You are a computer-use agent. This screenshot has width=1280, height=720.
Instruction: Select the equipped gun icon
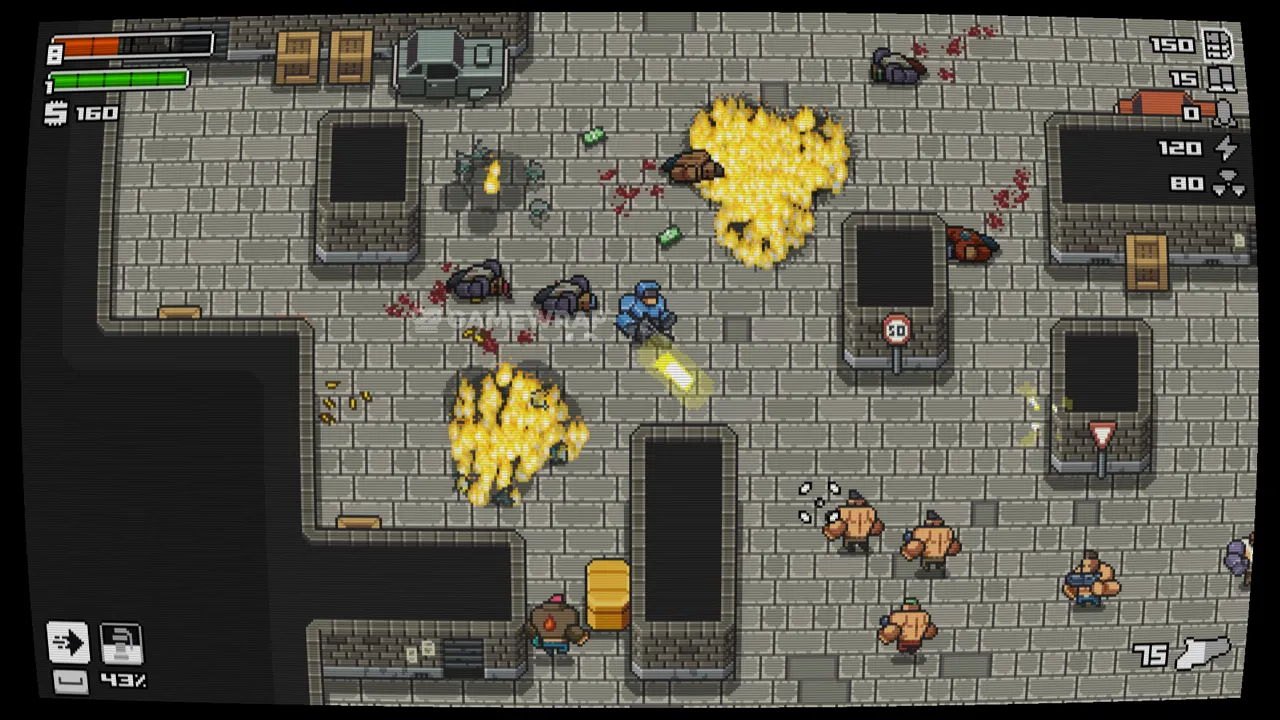pos(1203,653)
